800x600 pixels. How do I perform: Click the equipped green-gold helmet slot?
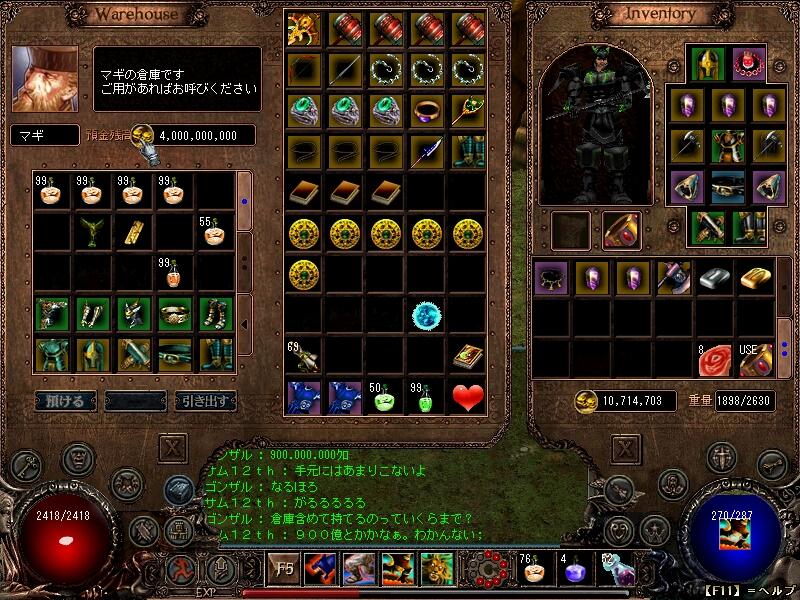pyautogui.click(x=708, y=63)
